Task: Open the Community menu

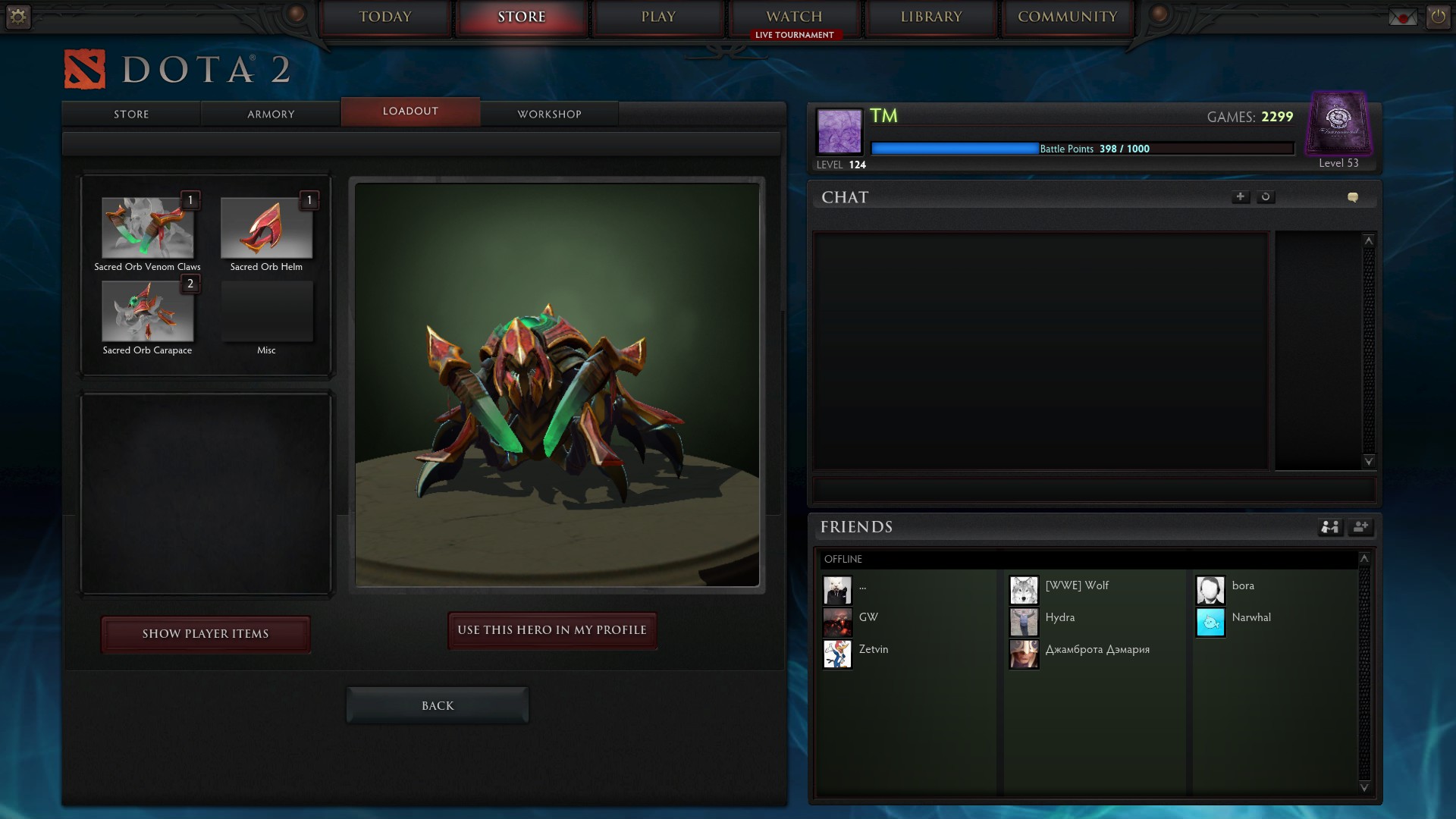Action: (x=1068, y=17)
